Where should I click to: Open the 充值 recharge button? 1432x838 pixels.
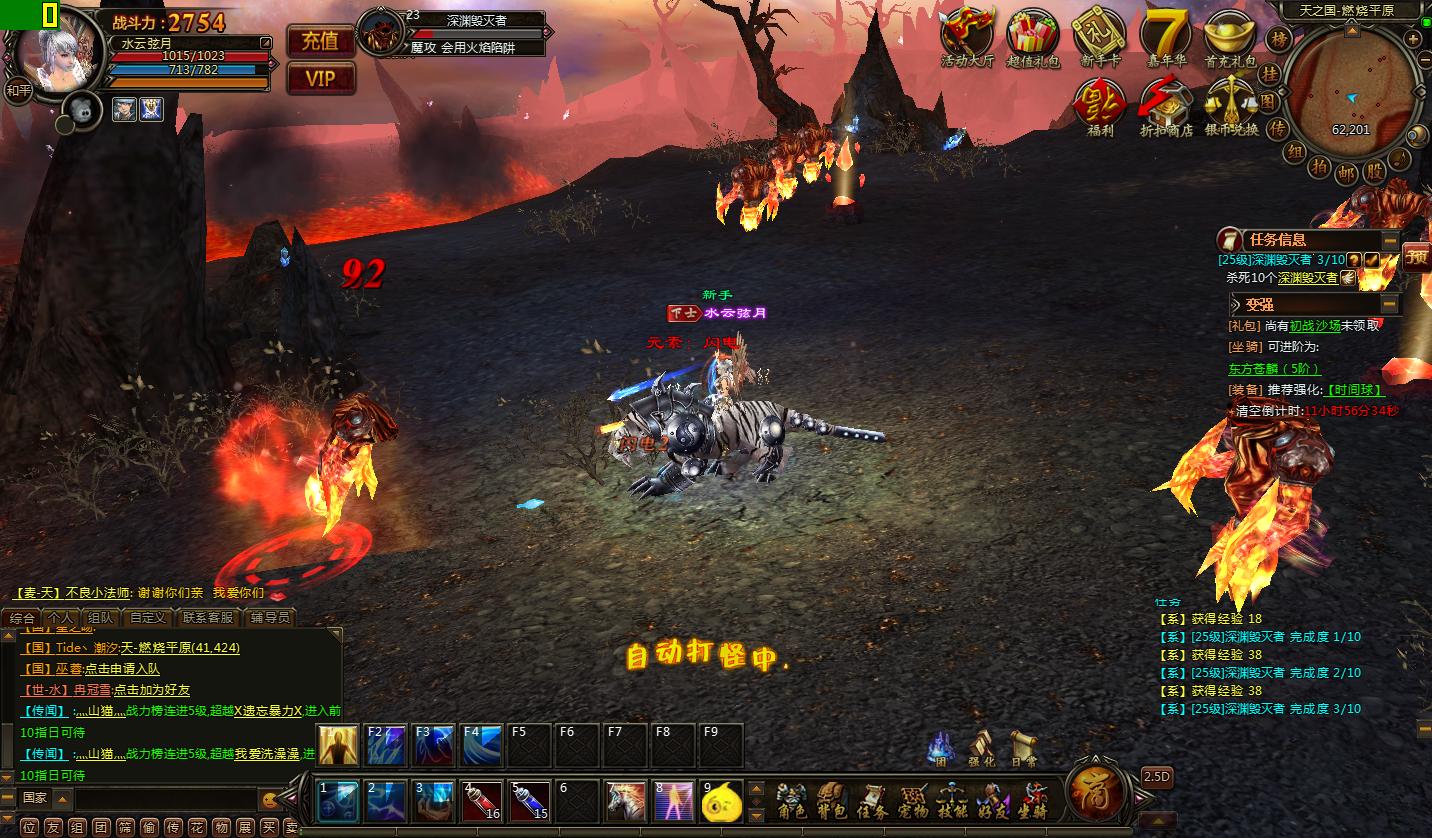(321, 41)
